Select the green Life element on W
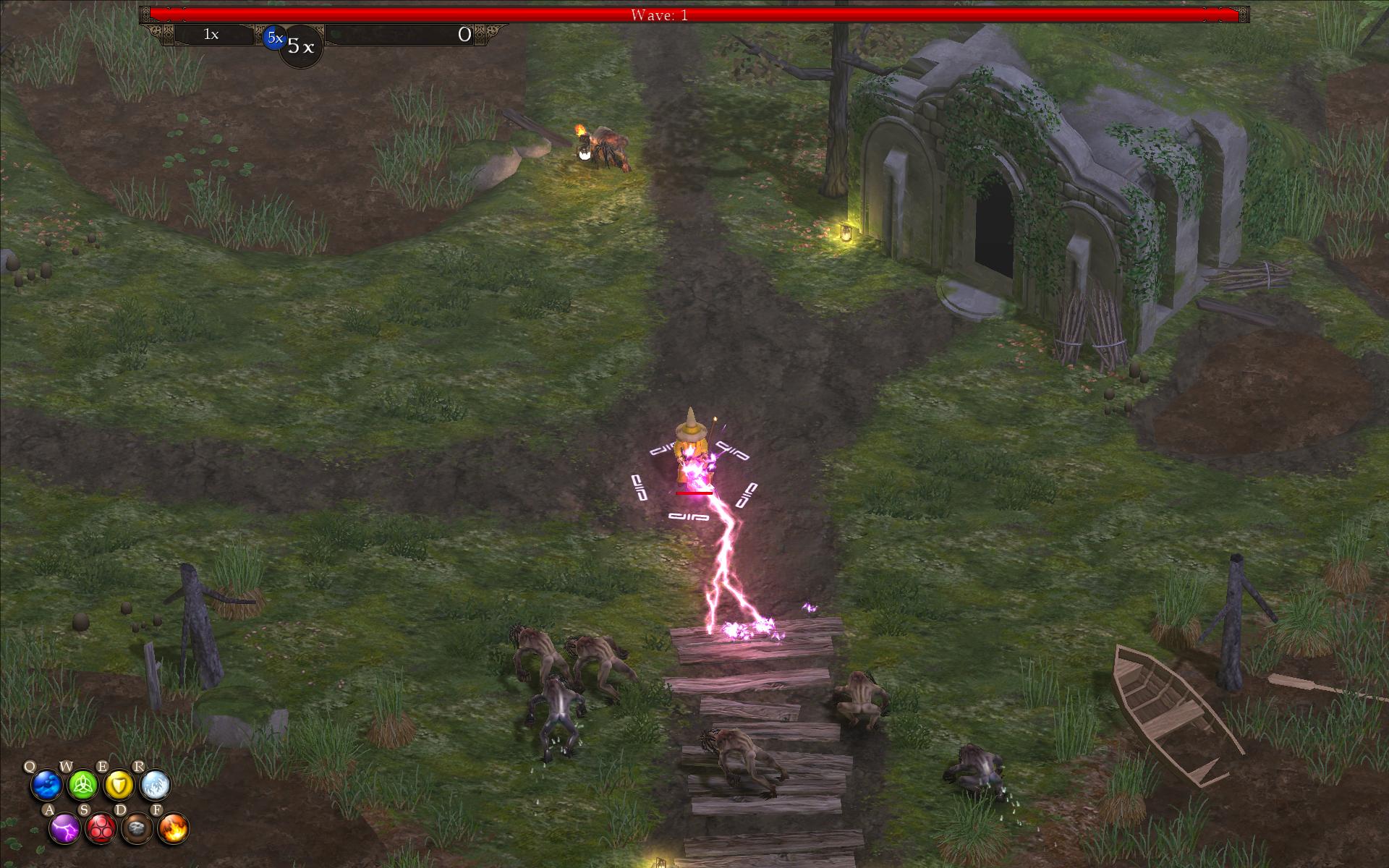The image size is (1389, 868). point(83,786)
